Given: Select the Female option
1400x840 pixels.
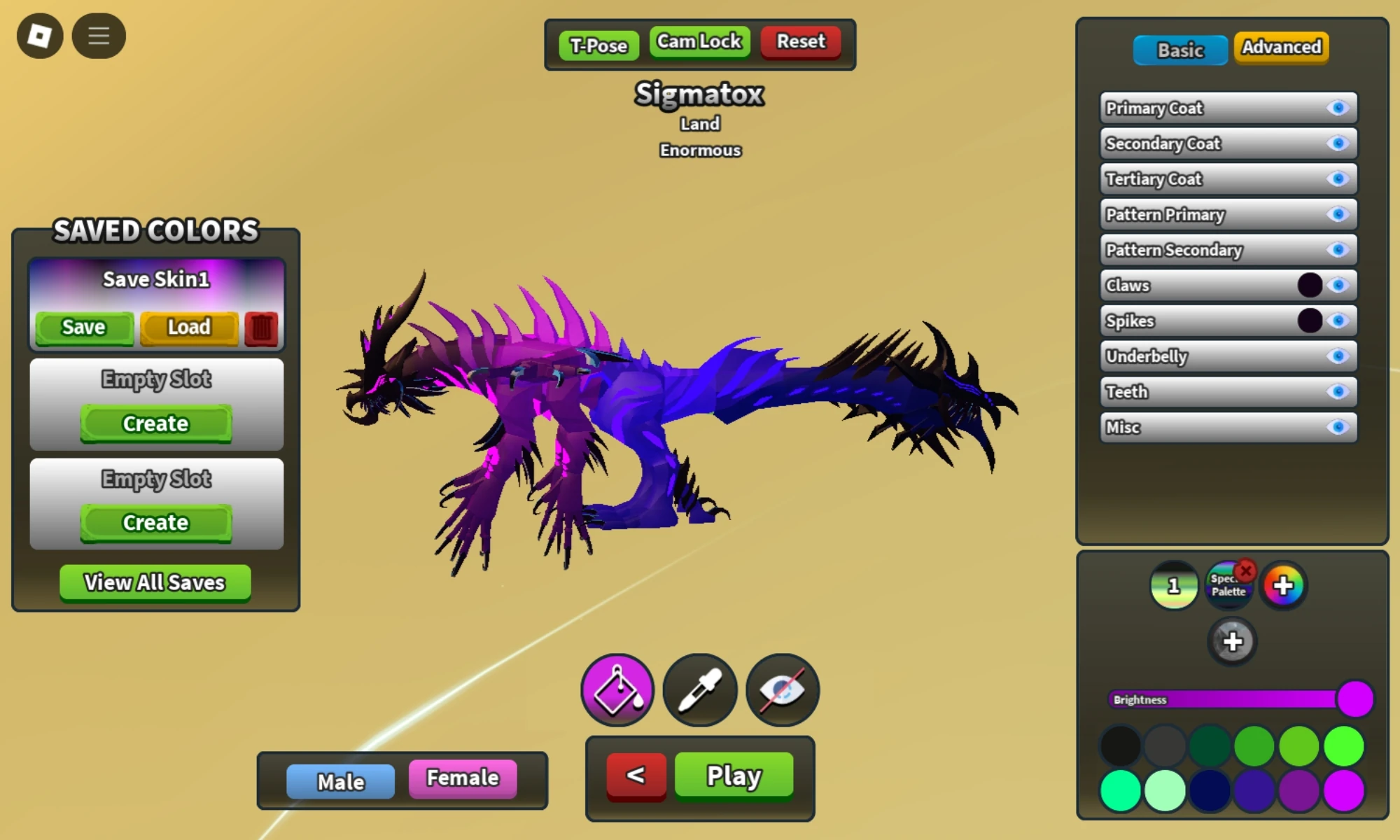Looking at the screenshot, I should [462, 778].
